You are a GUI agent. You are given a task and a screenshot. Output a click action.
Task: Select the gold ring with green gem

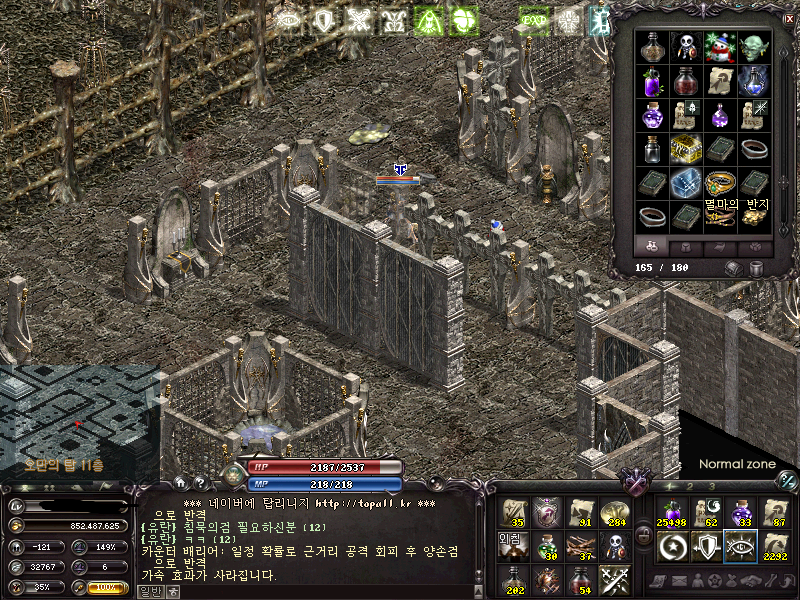[x=719, y=182]
